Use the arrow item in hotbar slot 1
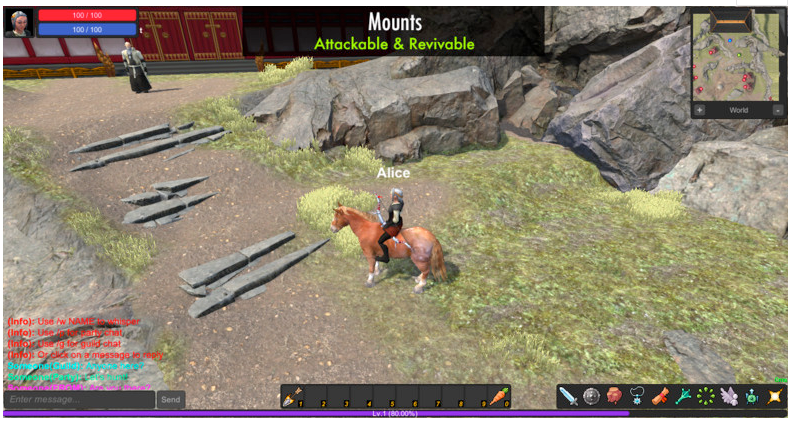This screenshot has height=429, width=805. (292, 398)
